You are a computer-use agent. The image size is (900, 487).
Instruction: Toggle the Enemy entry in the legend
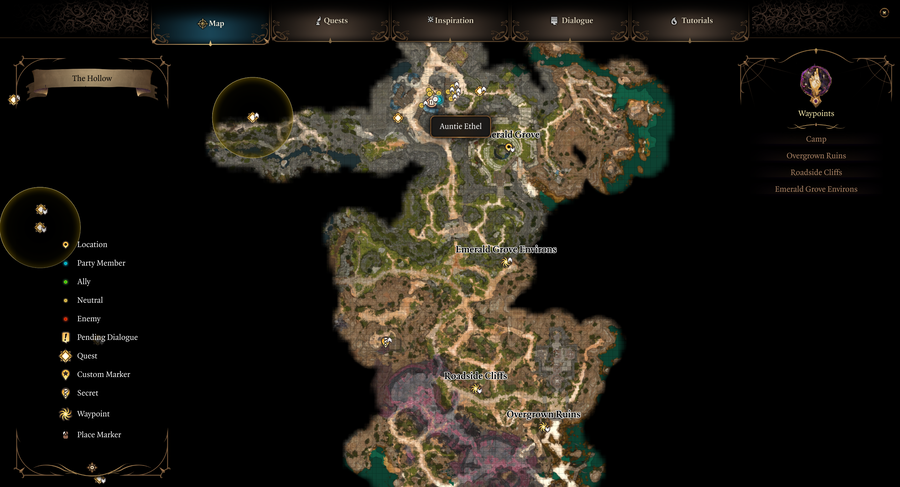[x=88, y=319]
